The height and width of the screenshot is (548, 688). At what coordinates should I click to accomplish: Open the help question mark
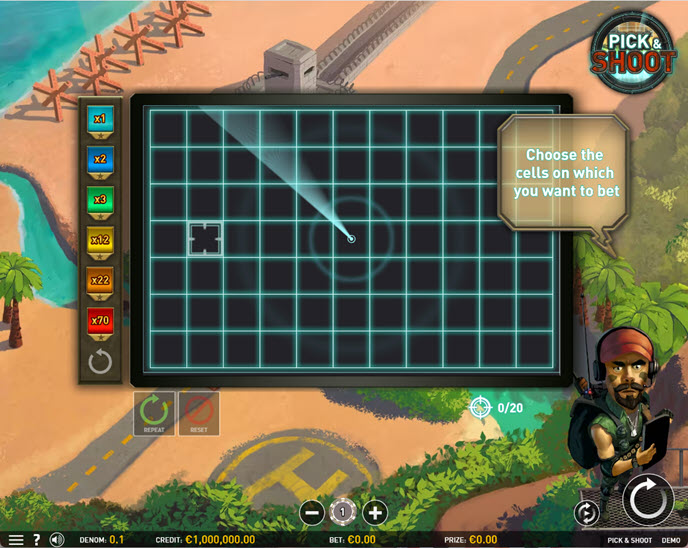tap(37, 540)
